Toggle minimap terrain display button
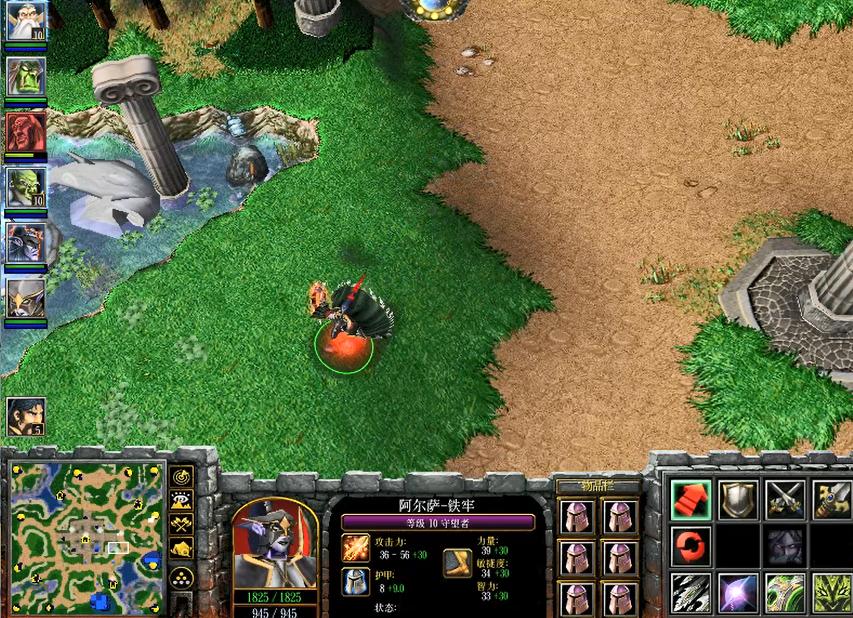The image size is (853, 618). [181, 500]
